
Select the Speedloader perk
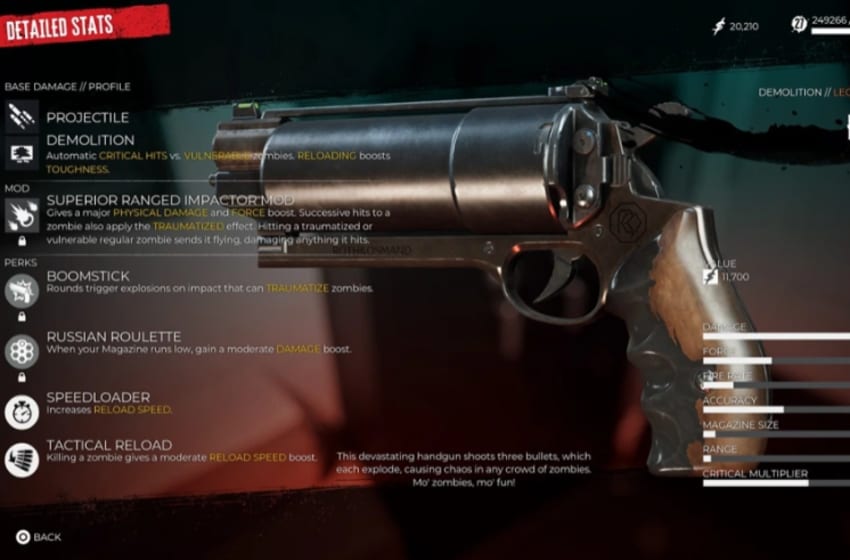(97, 397)
